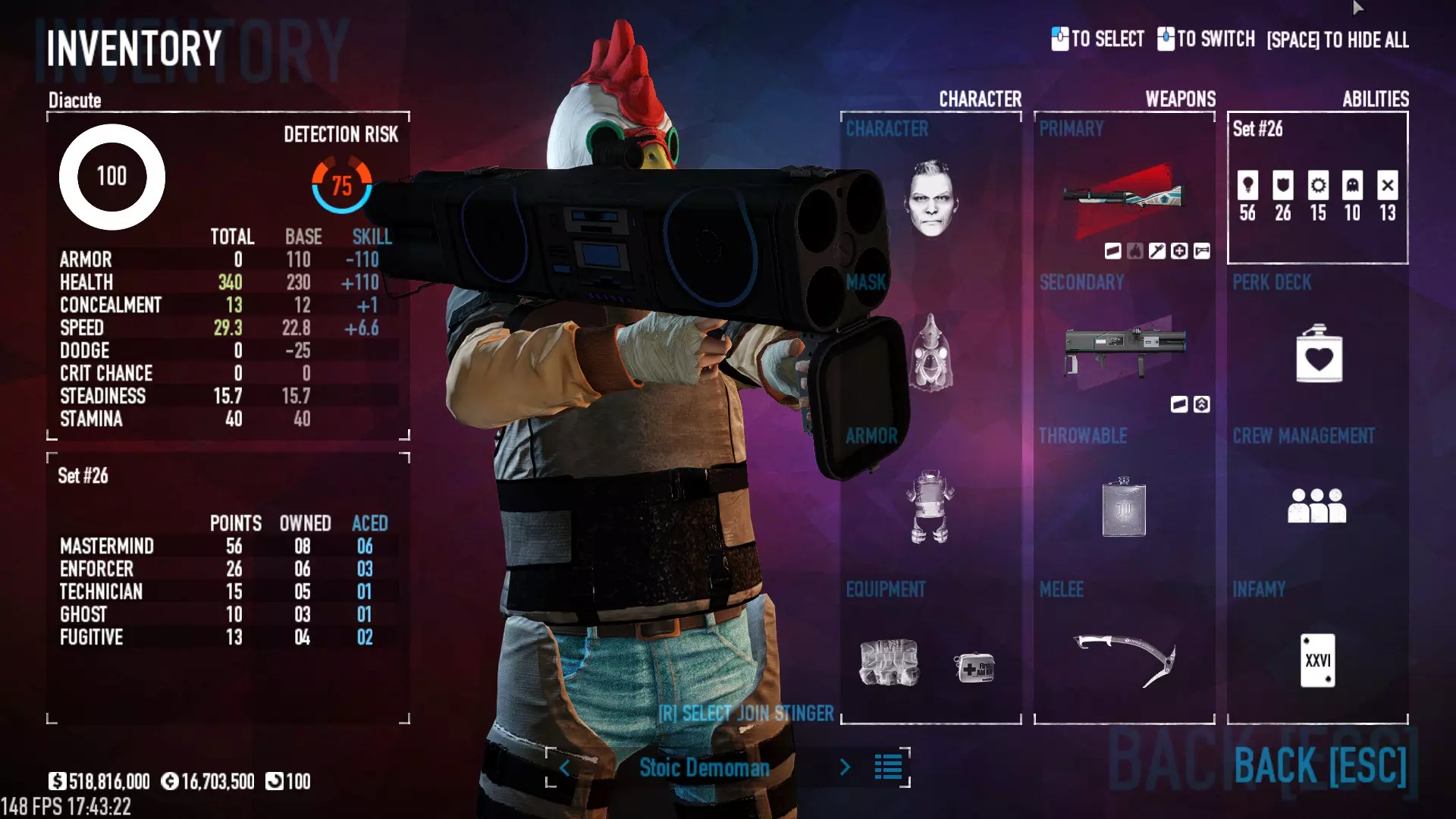Open the loadout profile list

888,767
